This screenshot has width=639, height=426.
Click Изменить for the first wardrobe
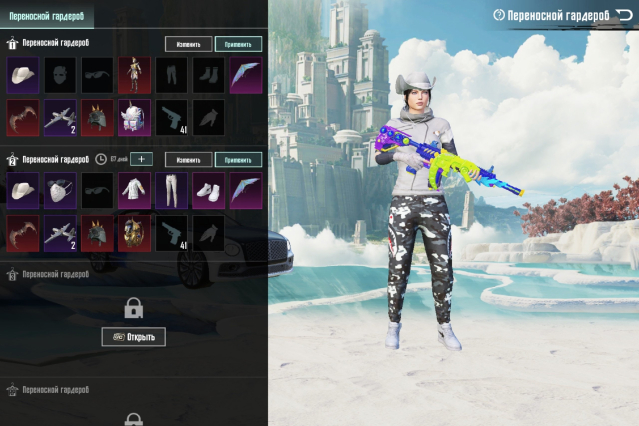pyautogui.click(x=188, y=44)
